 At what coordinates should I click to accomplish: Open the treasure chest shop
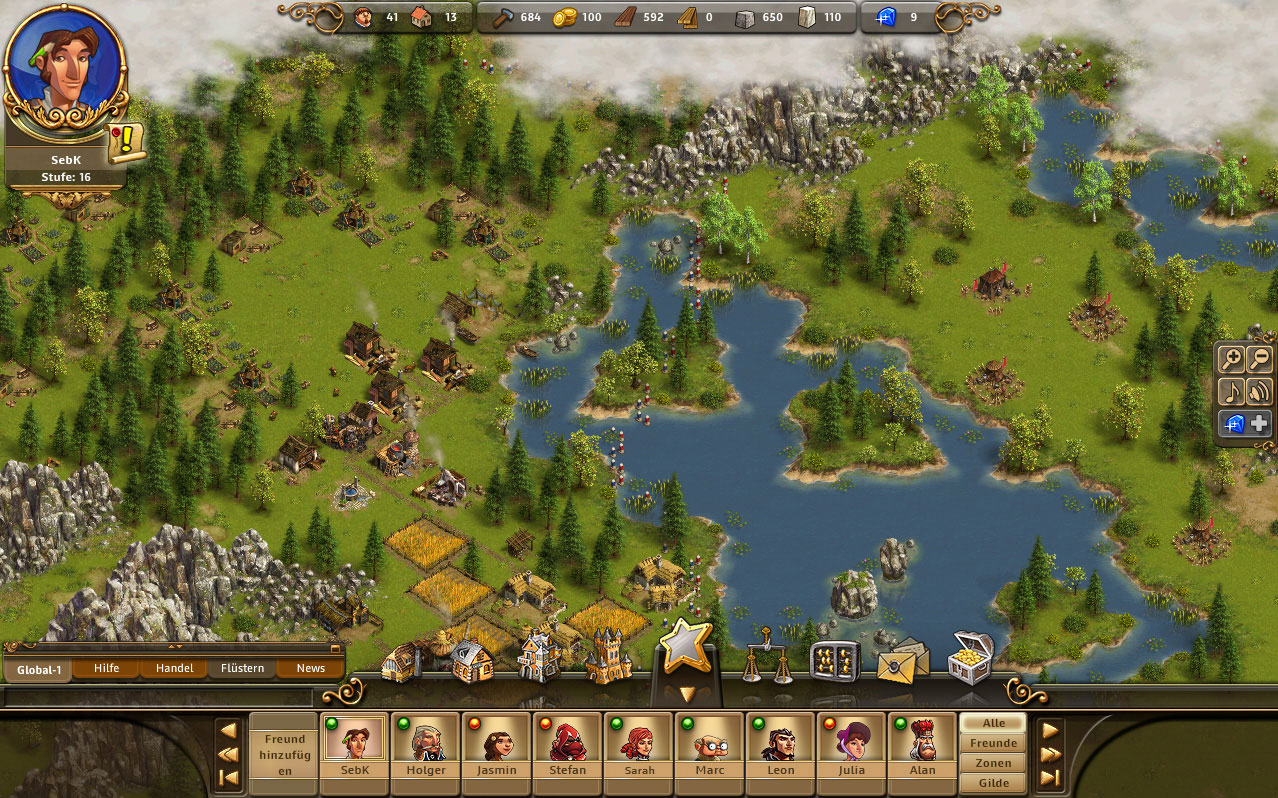968,656
